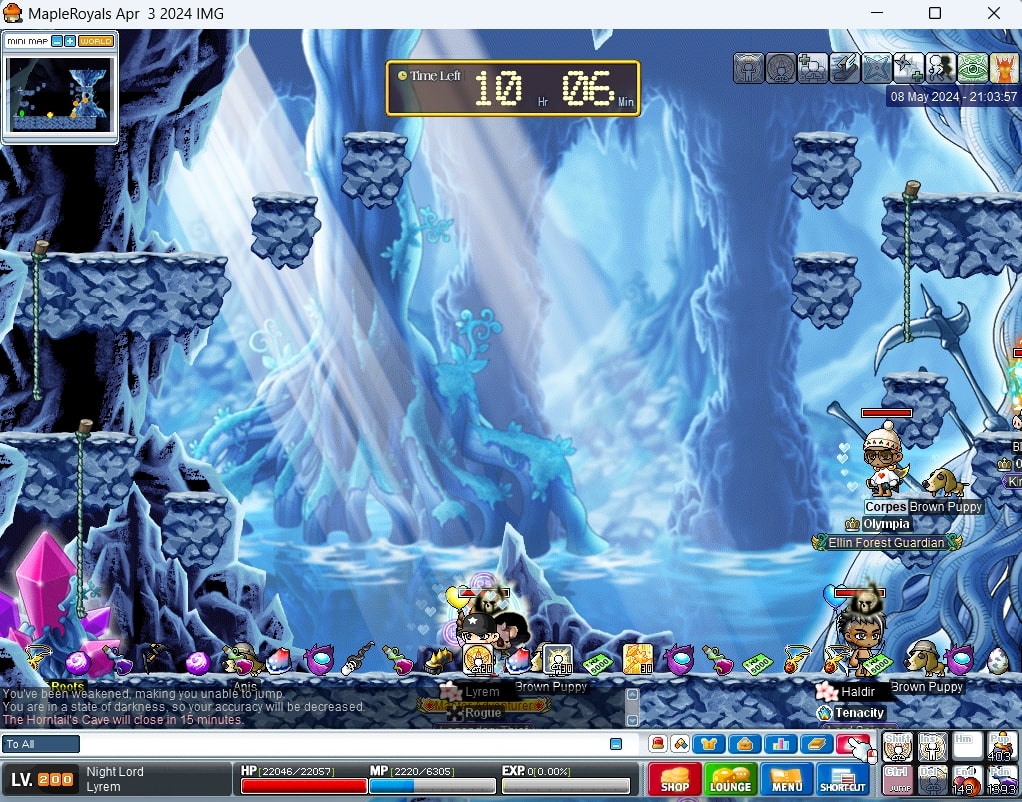This screenshot has width=1022, height=802.
Task: Open the World map button
Action: click(96, 41)
